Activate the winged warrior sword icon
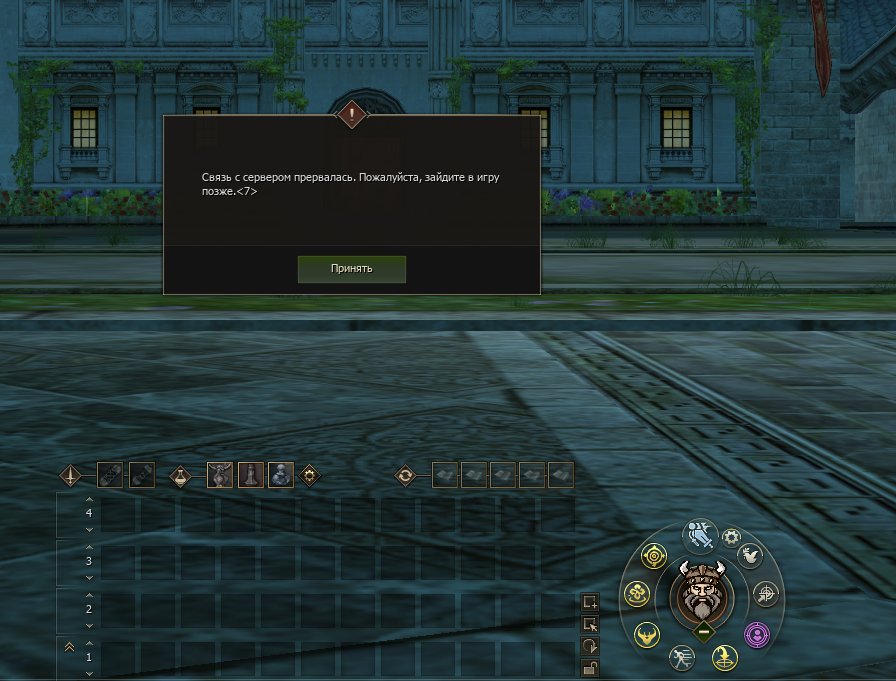This screenshot has height=681, width=896. click(x=702, y=536)
